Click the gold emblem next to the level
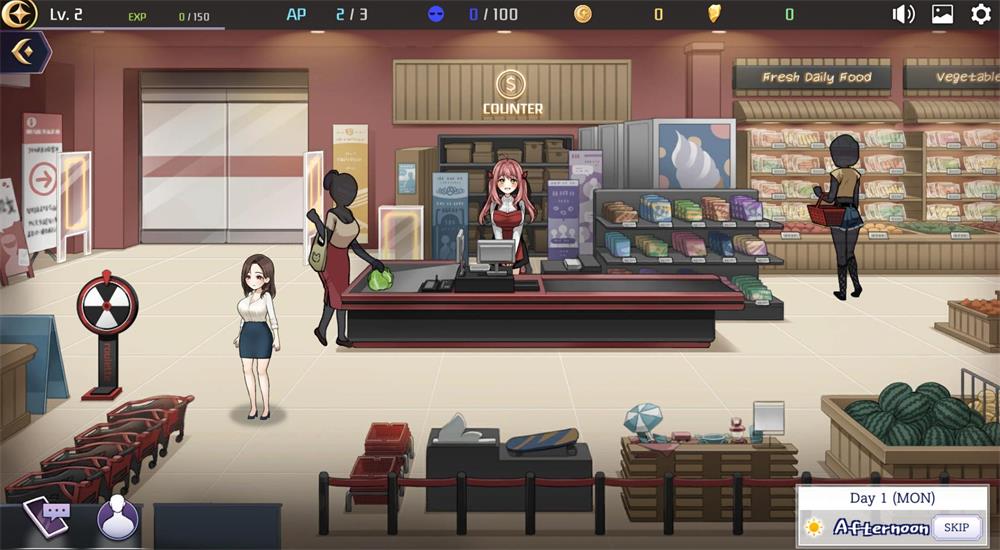This screenshot has height=550, width=1000. click(x=18, y=14)
